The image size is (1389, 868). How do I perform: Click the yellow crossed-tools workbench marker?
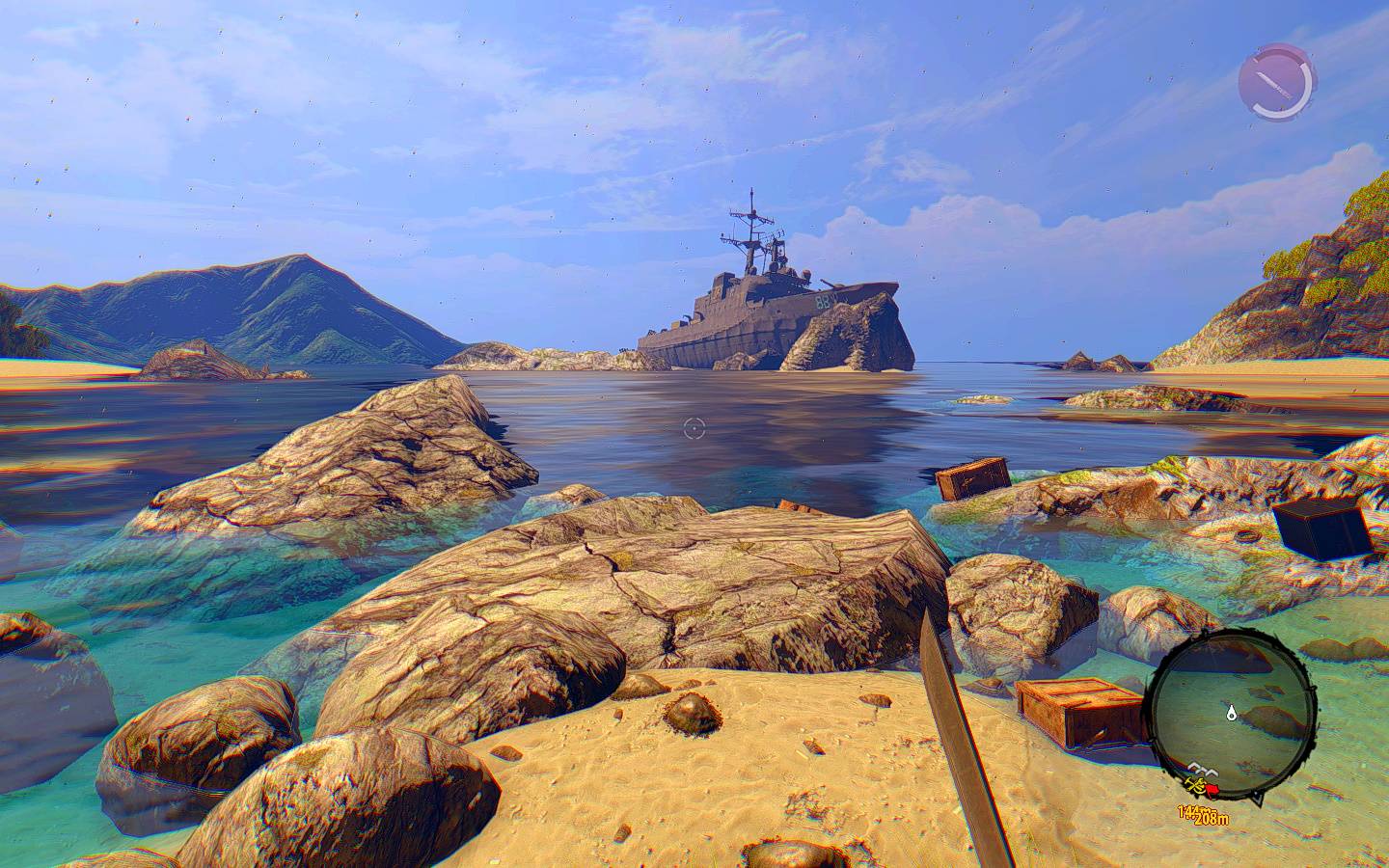[1196, 786]
